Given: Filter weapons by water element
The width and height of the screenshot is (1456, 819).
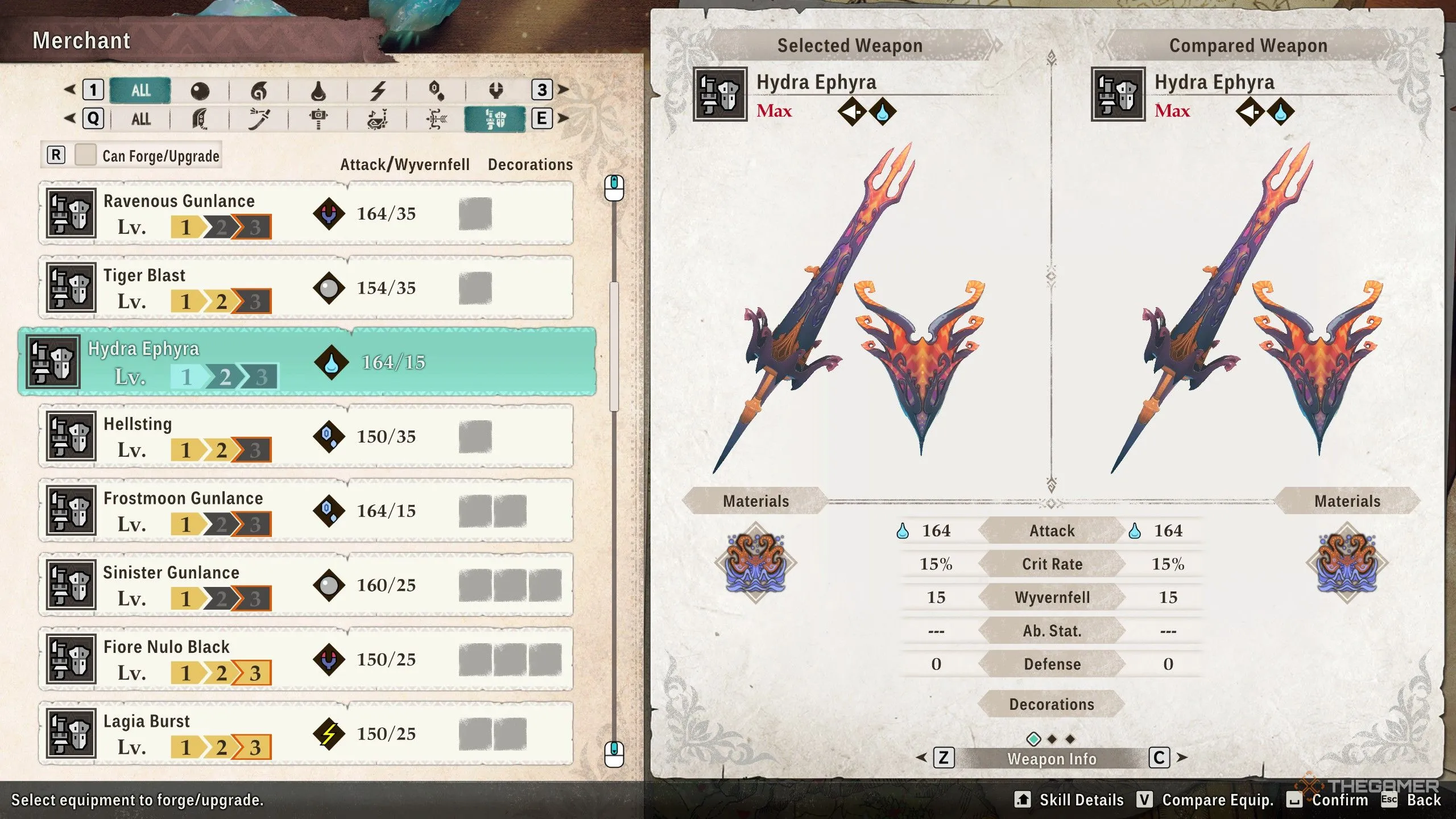Looking at the screenshot, I should click(318, 90).
